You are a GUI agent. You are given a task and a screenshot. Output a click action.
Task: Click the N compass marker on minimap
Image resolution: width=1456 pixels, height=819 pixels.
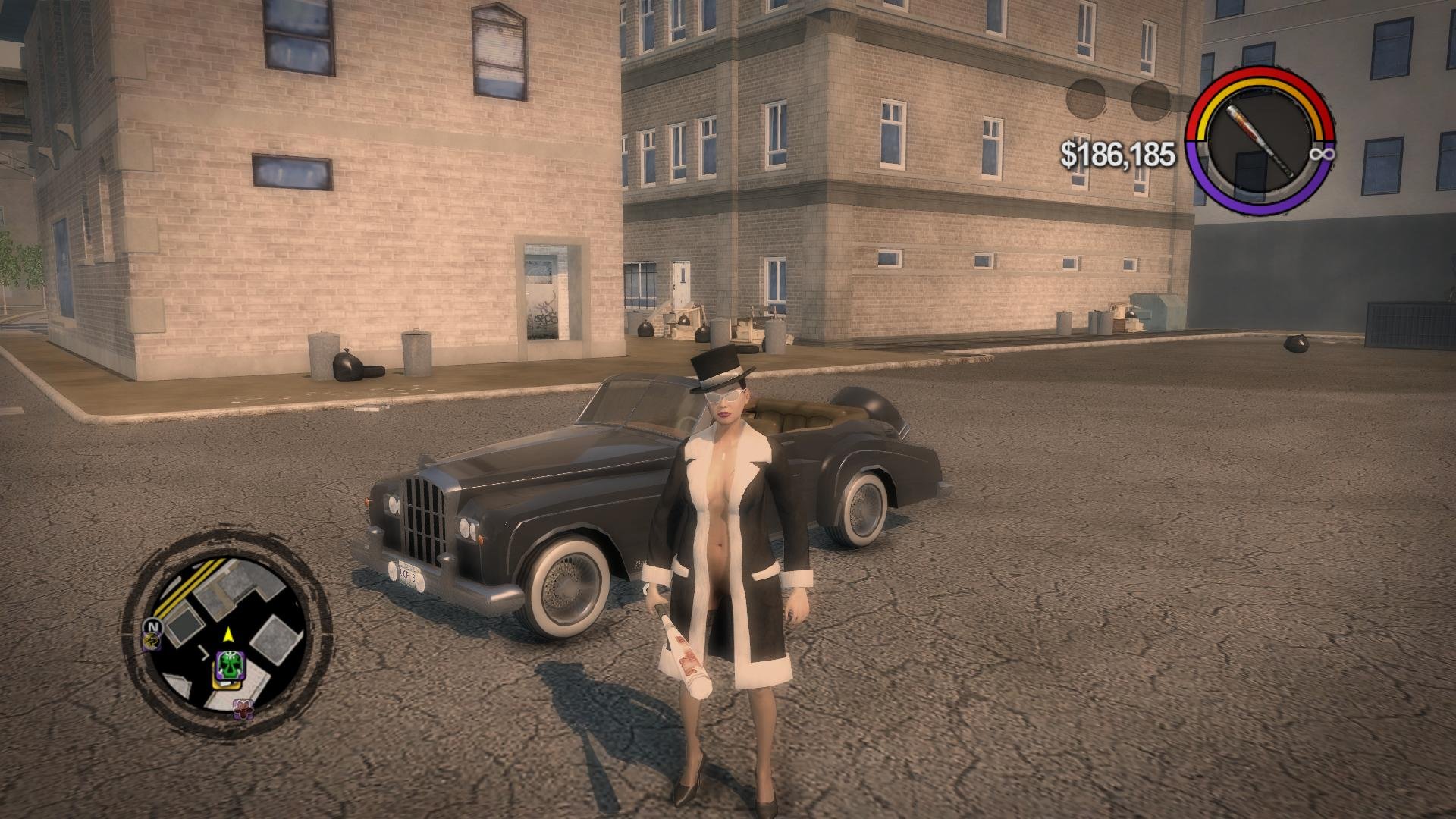coord(152,626)
